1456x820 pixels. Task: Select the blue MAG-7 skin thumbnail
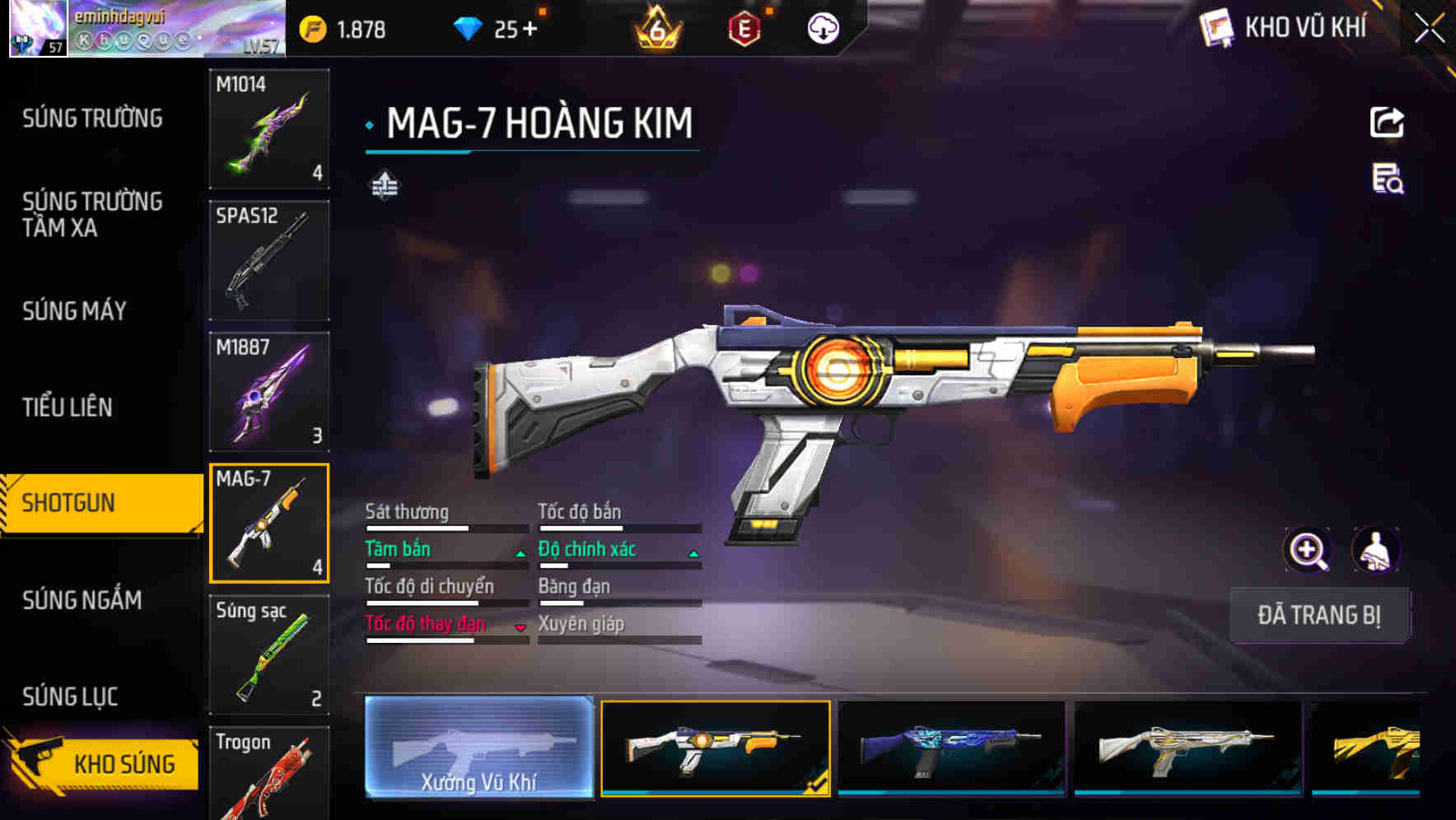951,748
